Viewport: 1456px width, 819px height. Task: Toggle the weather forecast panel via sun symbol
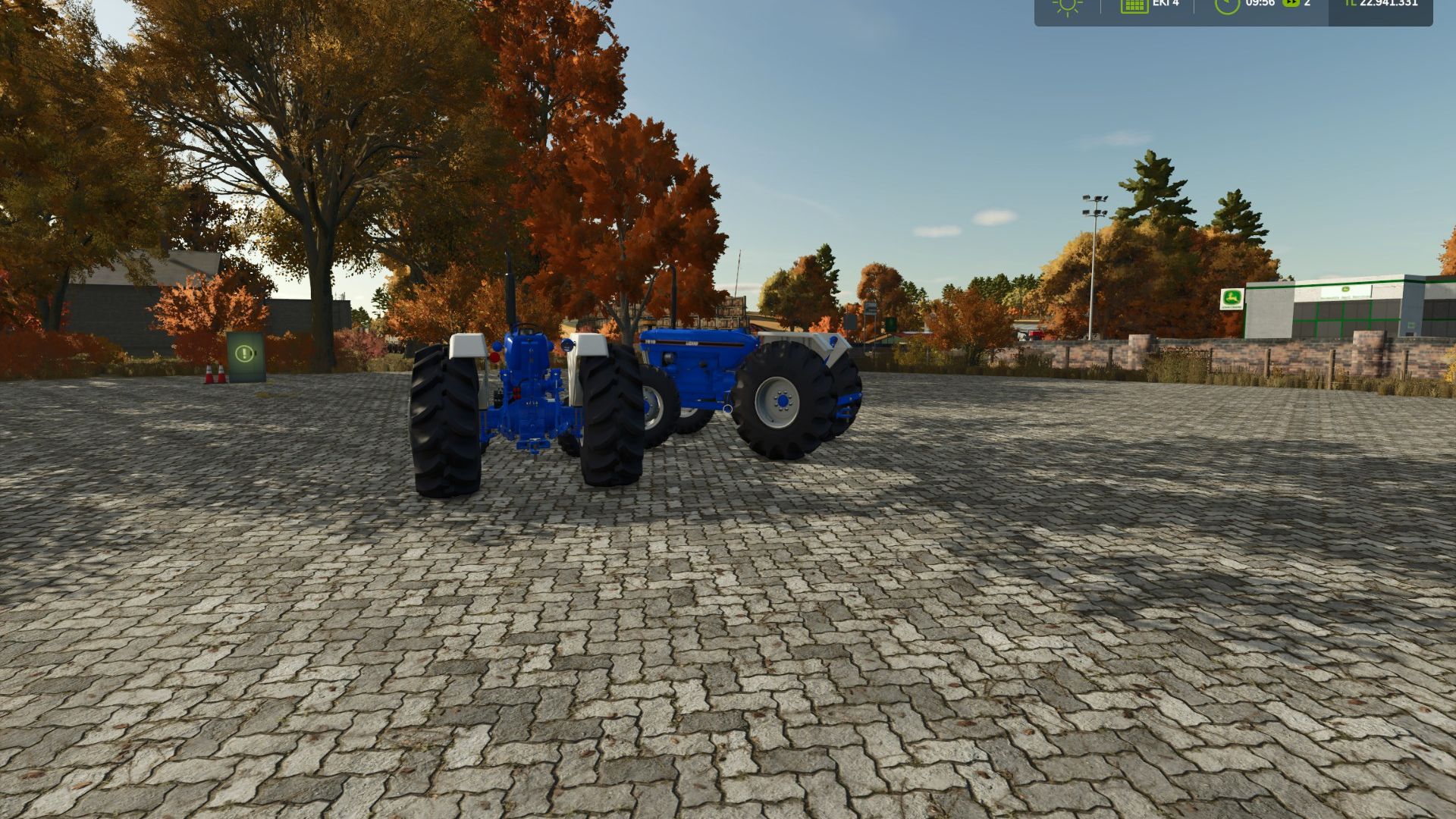coord(1068,6)
